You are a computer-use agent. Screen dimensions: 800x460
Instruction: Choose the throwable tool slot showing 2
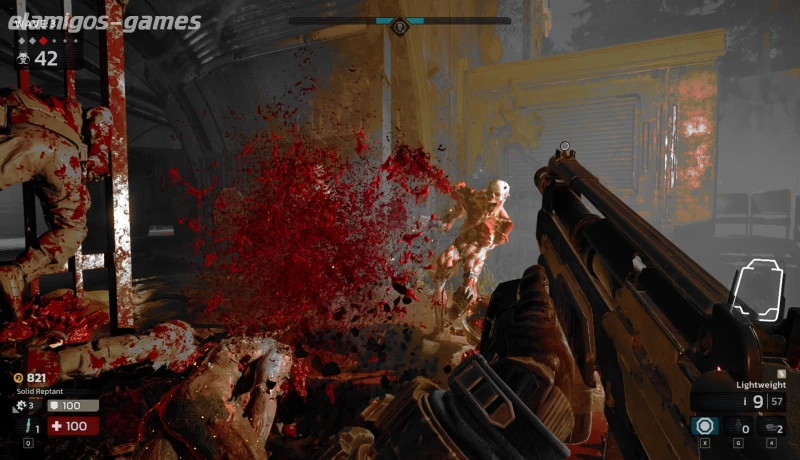coord(771,427)
